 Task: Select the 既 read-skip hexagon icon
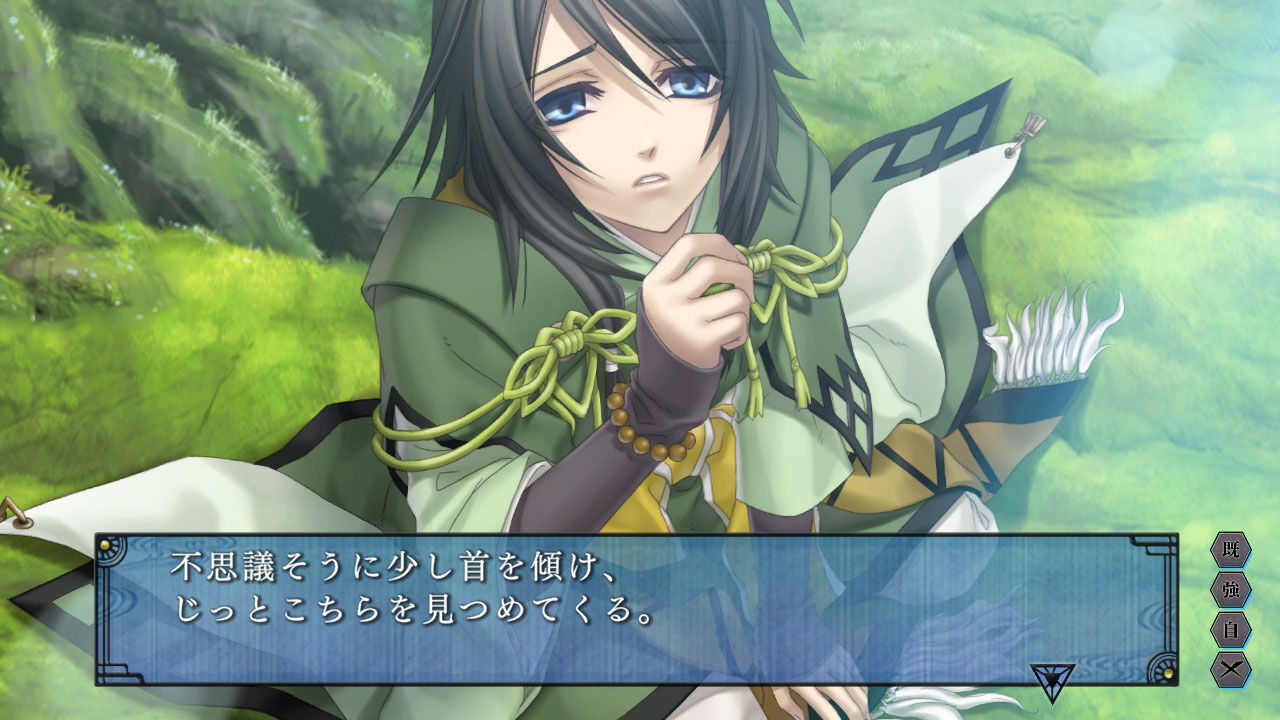point(1230,549)
